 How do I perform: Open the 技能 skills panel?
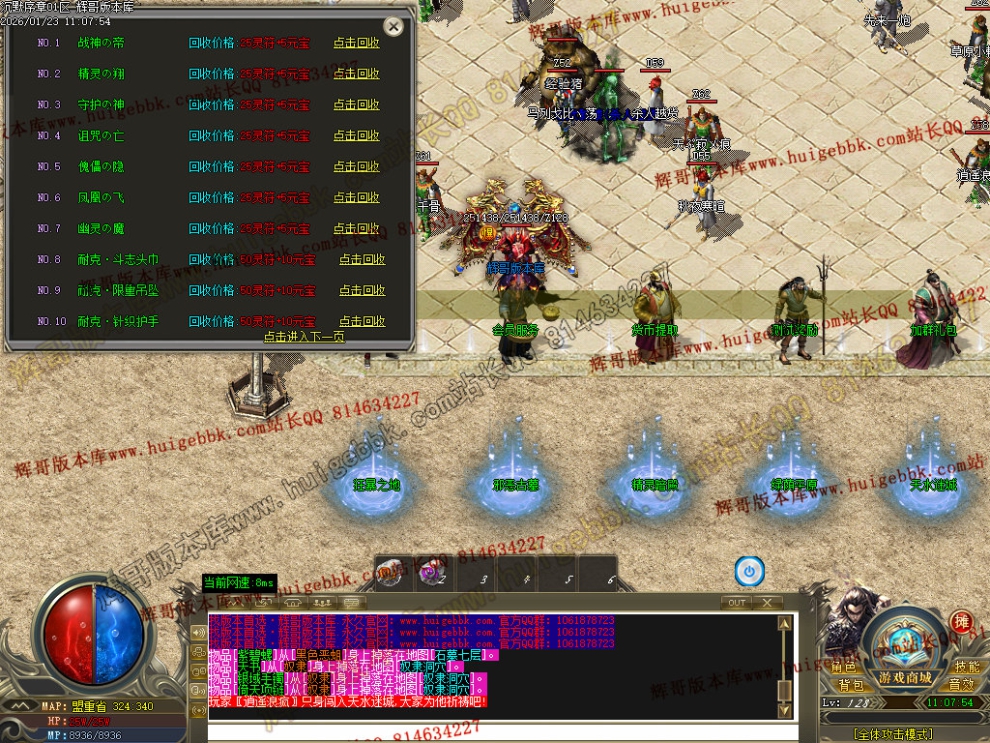point(966,667)
